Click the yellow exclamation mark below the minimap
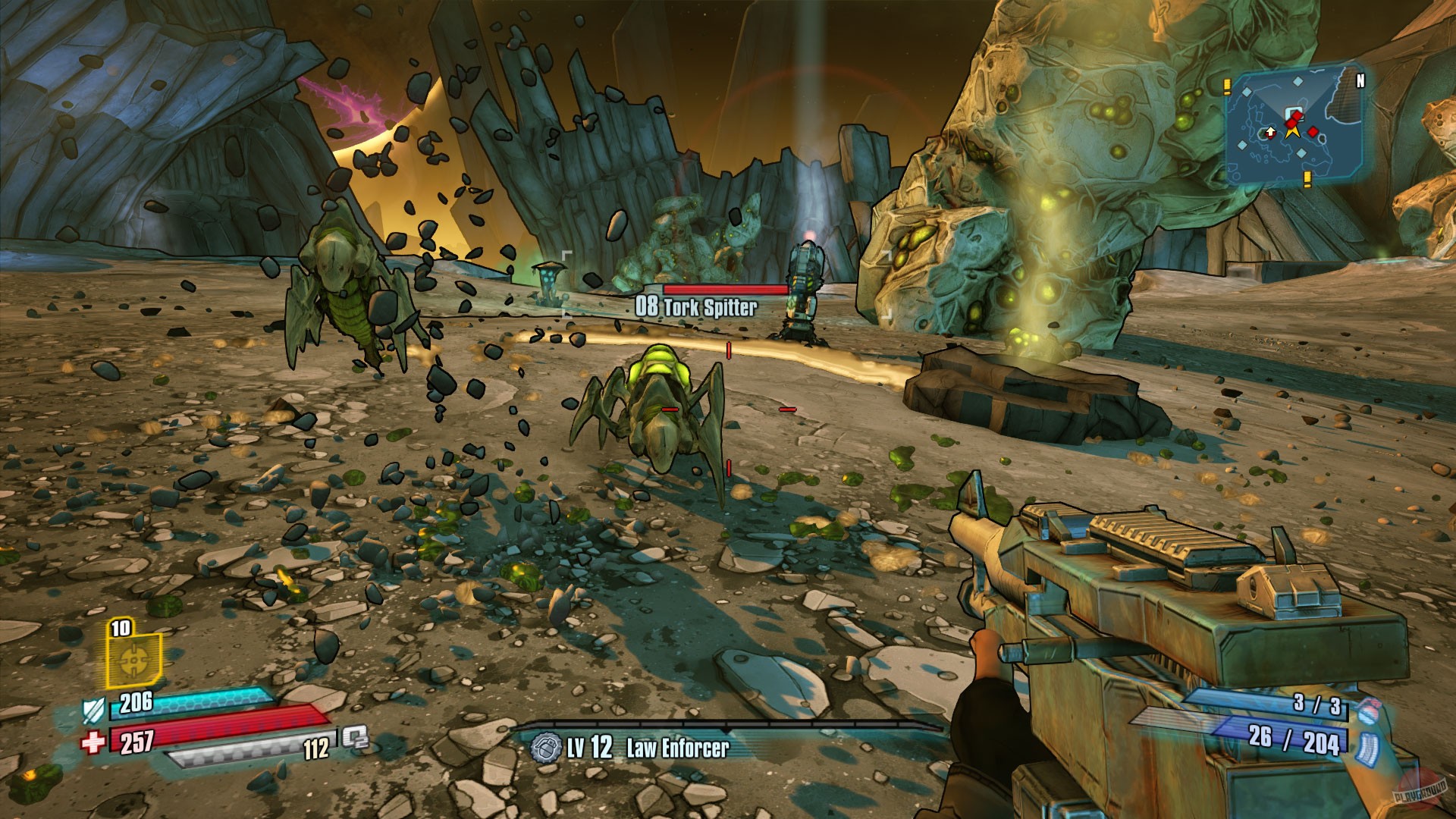Image resolution: width=1456 pixels, height=819 pixels. pyautogui.click(x=1307, y=179)
